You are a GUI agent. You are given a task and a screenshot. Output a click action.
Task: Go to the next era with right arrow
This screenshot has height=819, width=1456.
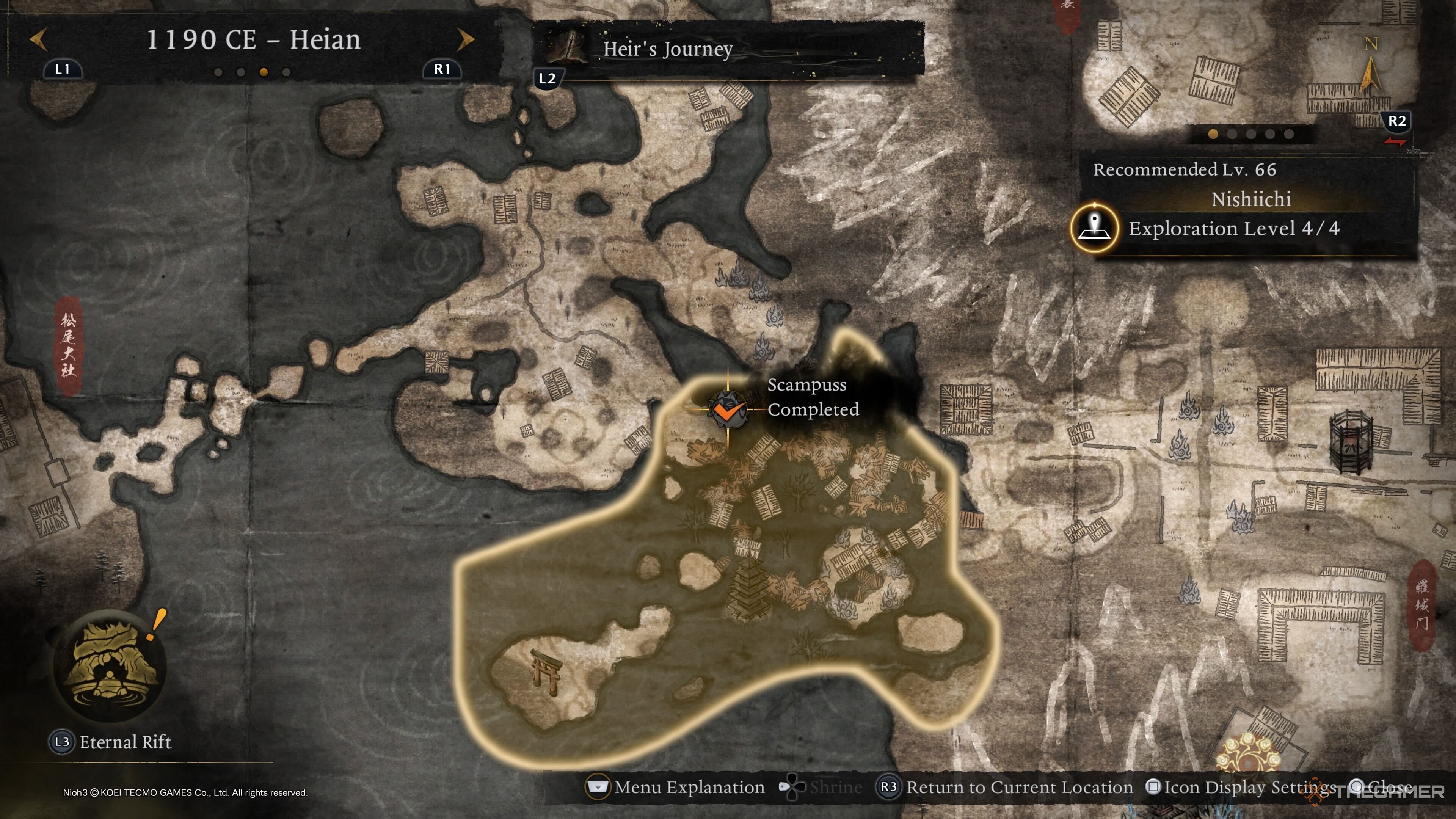coord(465,39)
